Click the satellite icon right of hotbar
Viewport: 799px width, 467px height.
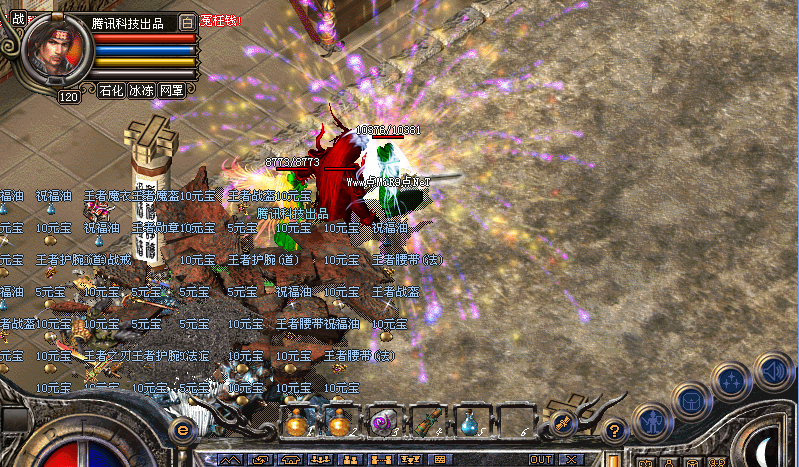click(x=562, y=423)
